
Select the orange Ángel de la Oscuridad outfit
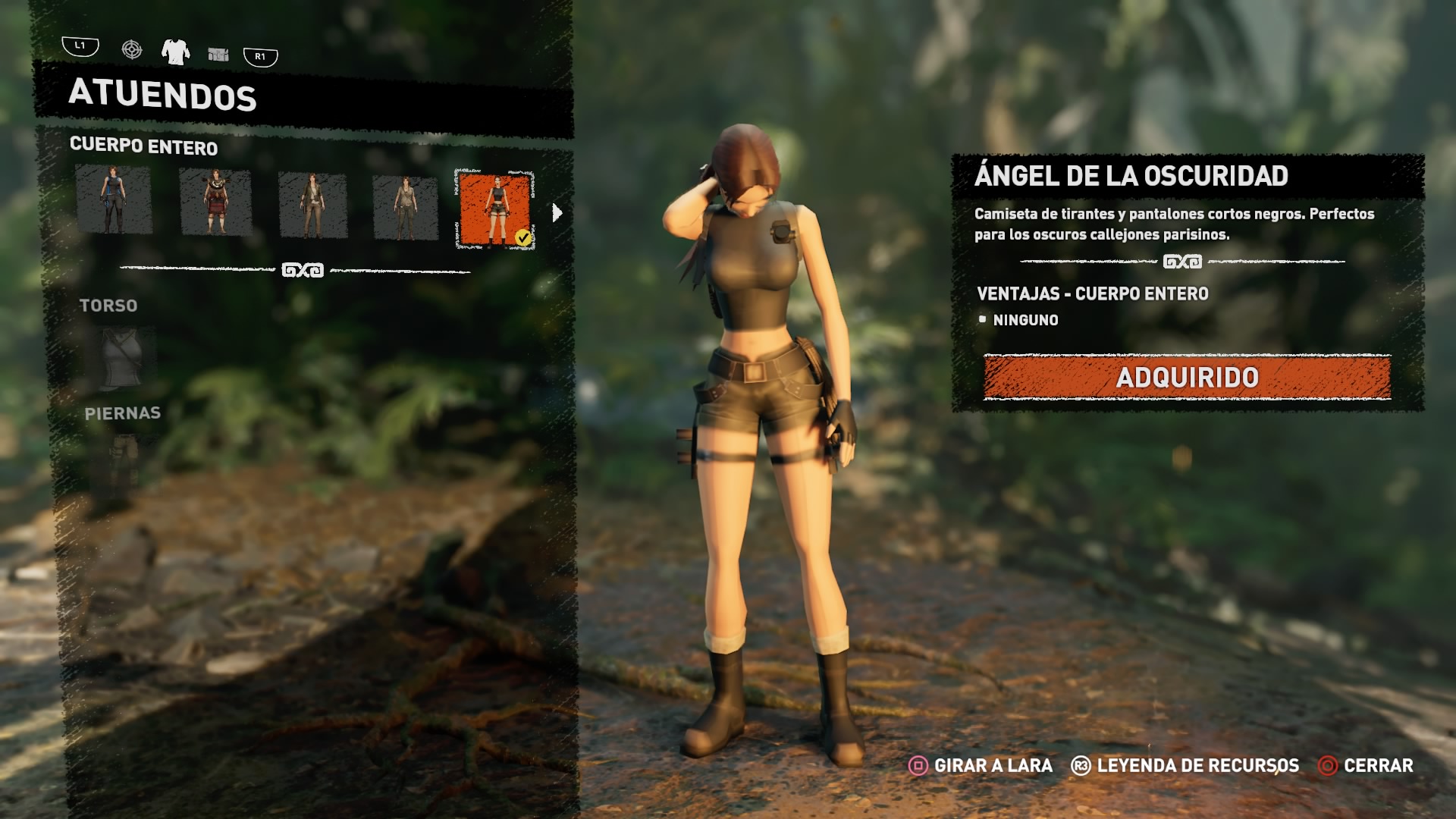click(495, 209)
